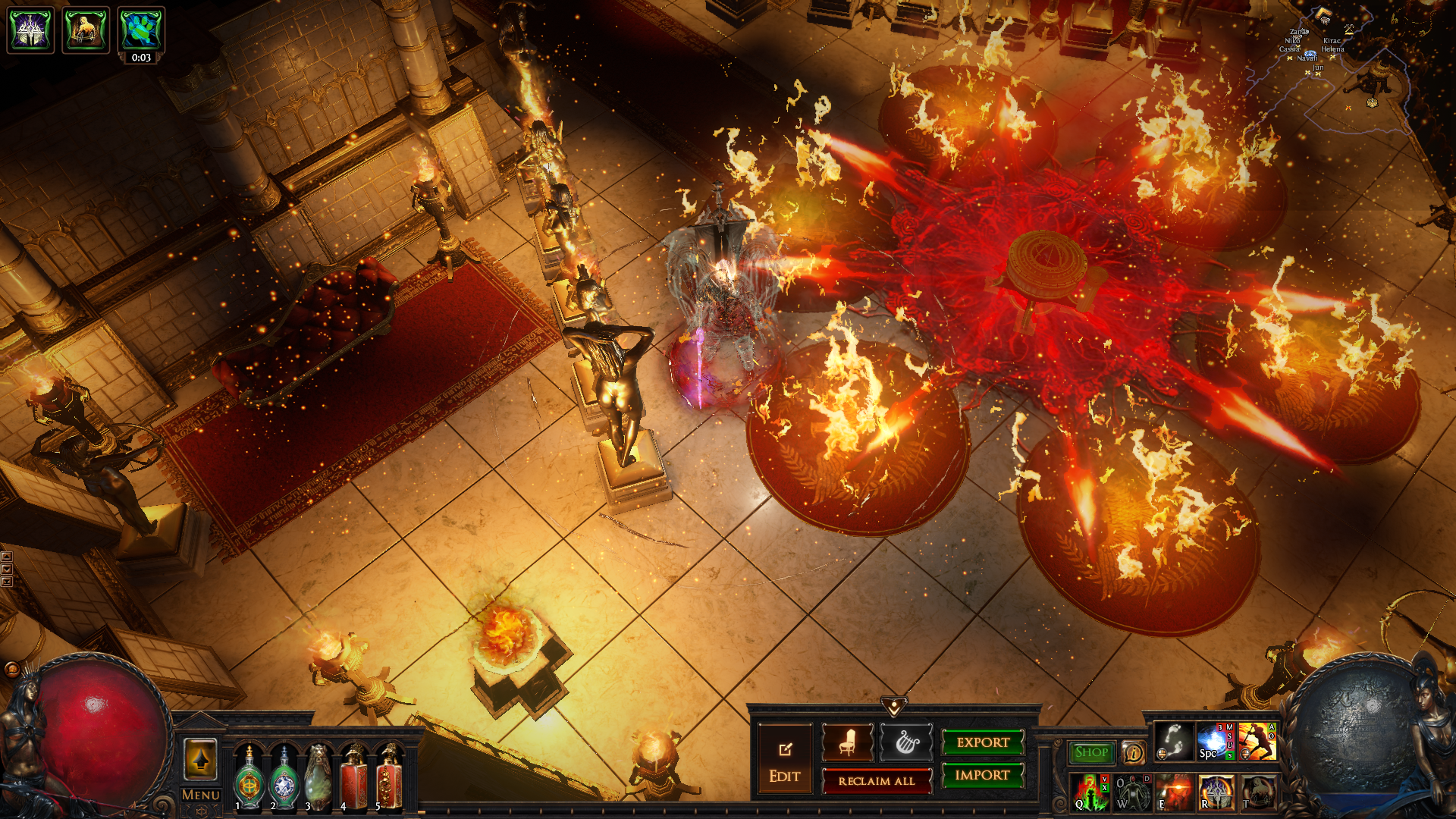
Task: Use the lion-headed flask in slot 3
Action: 318,778
